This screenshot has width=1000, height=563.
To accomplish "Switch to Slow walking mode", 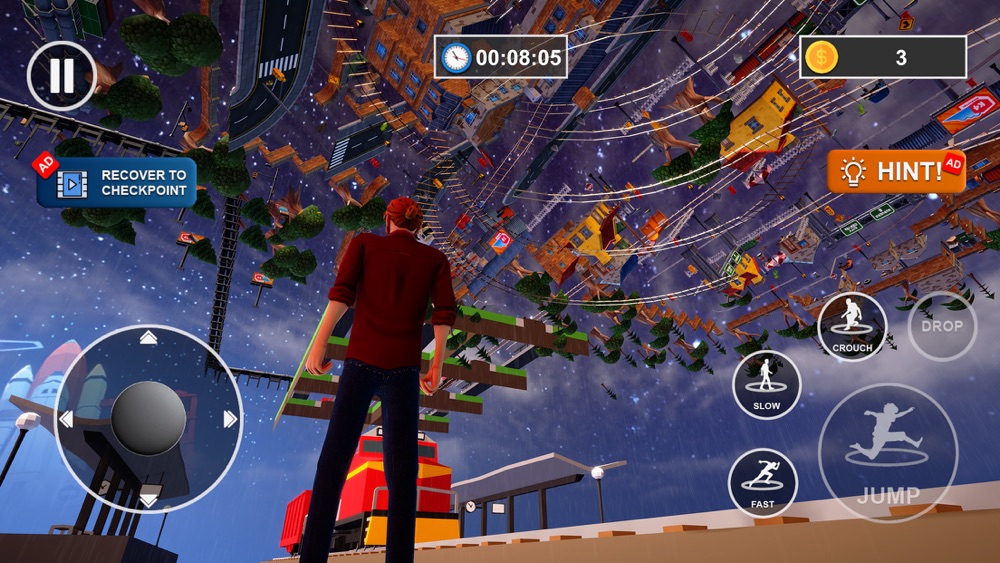I will [766, 384].
